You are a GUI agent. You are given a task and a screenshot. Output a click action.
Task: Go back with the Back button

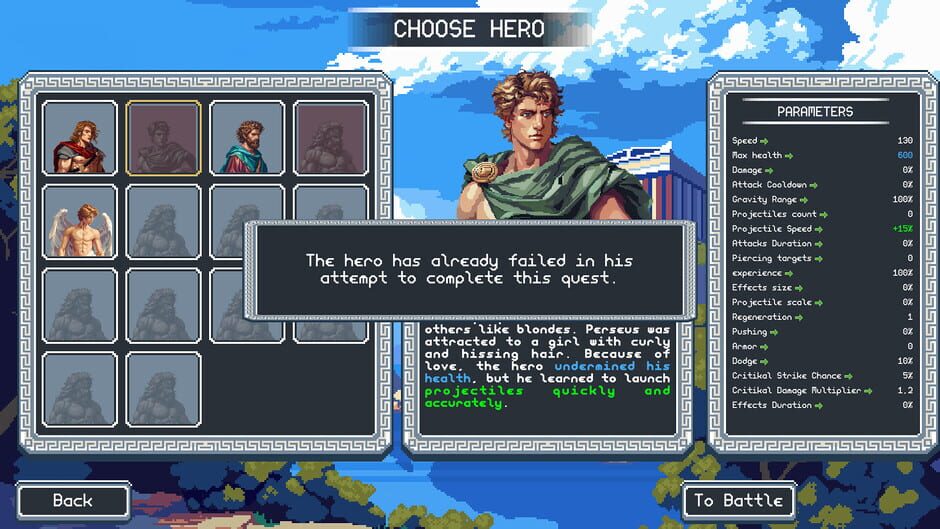pyautogui.click(x=73, y=500)
